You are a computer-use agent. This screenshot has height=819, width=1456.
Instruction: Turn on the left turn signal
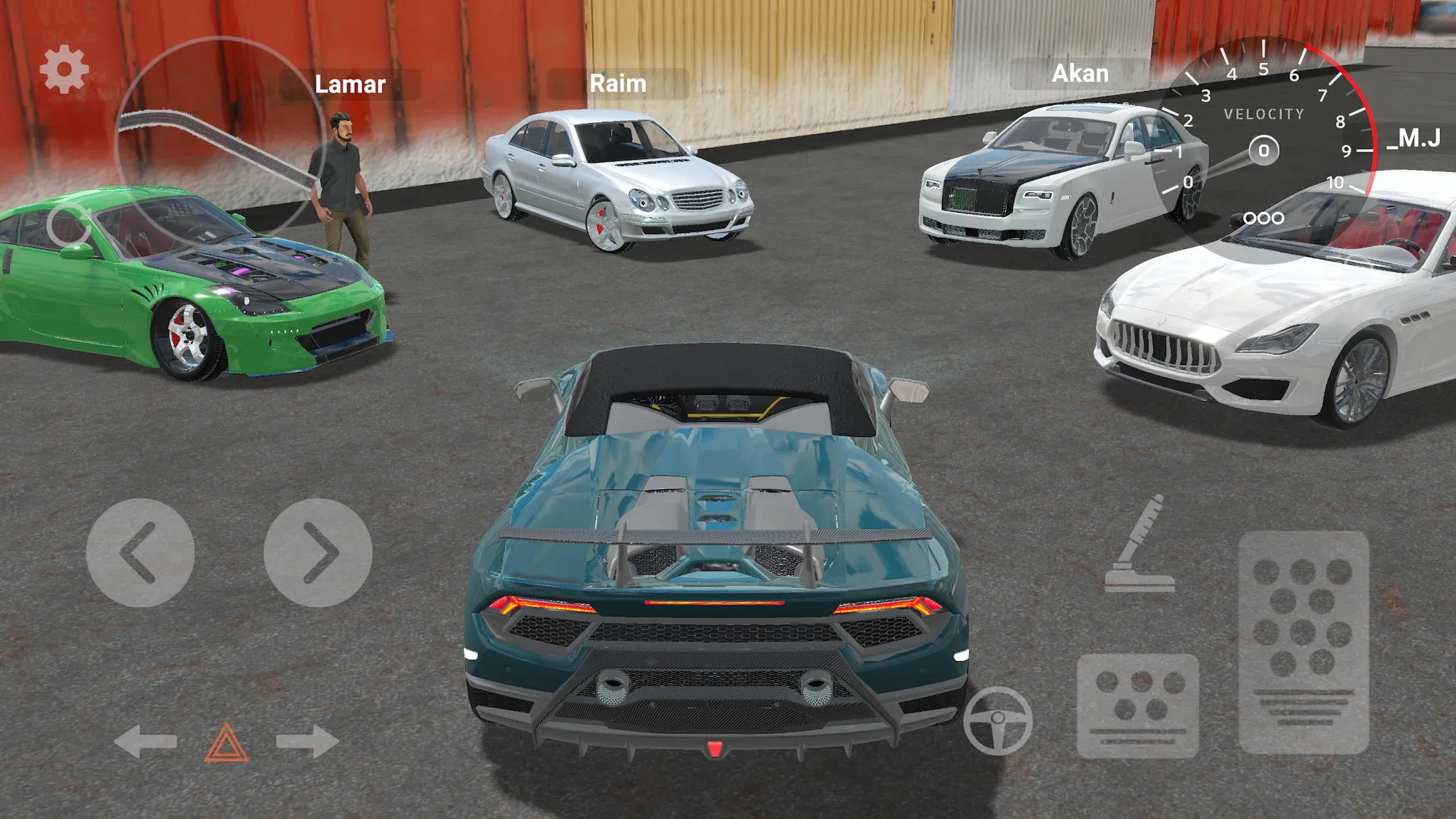coord(145,741)
